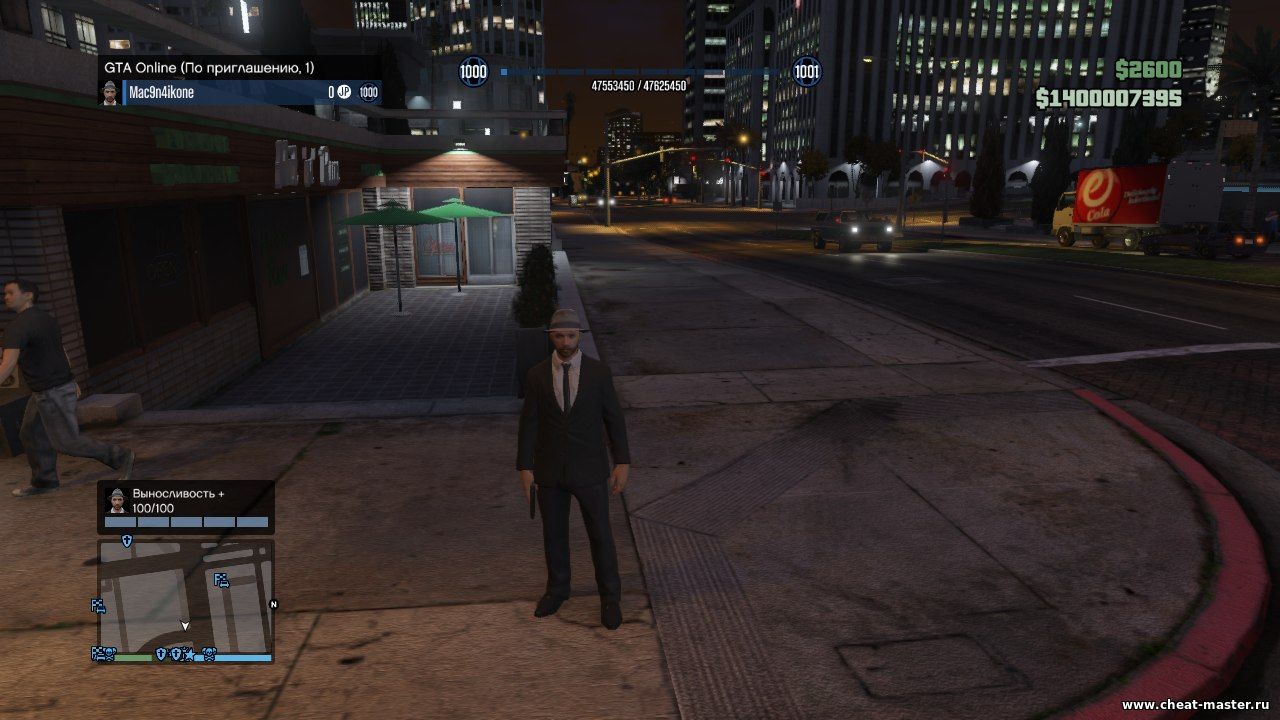The image size is (1280, 720).
Task: Click the north N compass marker
Action: coord(274,604)
